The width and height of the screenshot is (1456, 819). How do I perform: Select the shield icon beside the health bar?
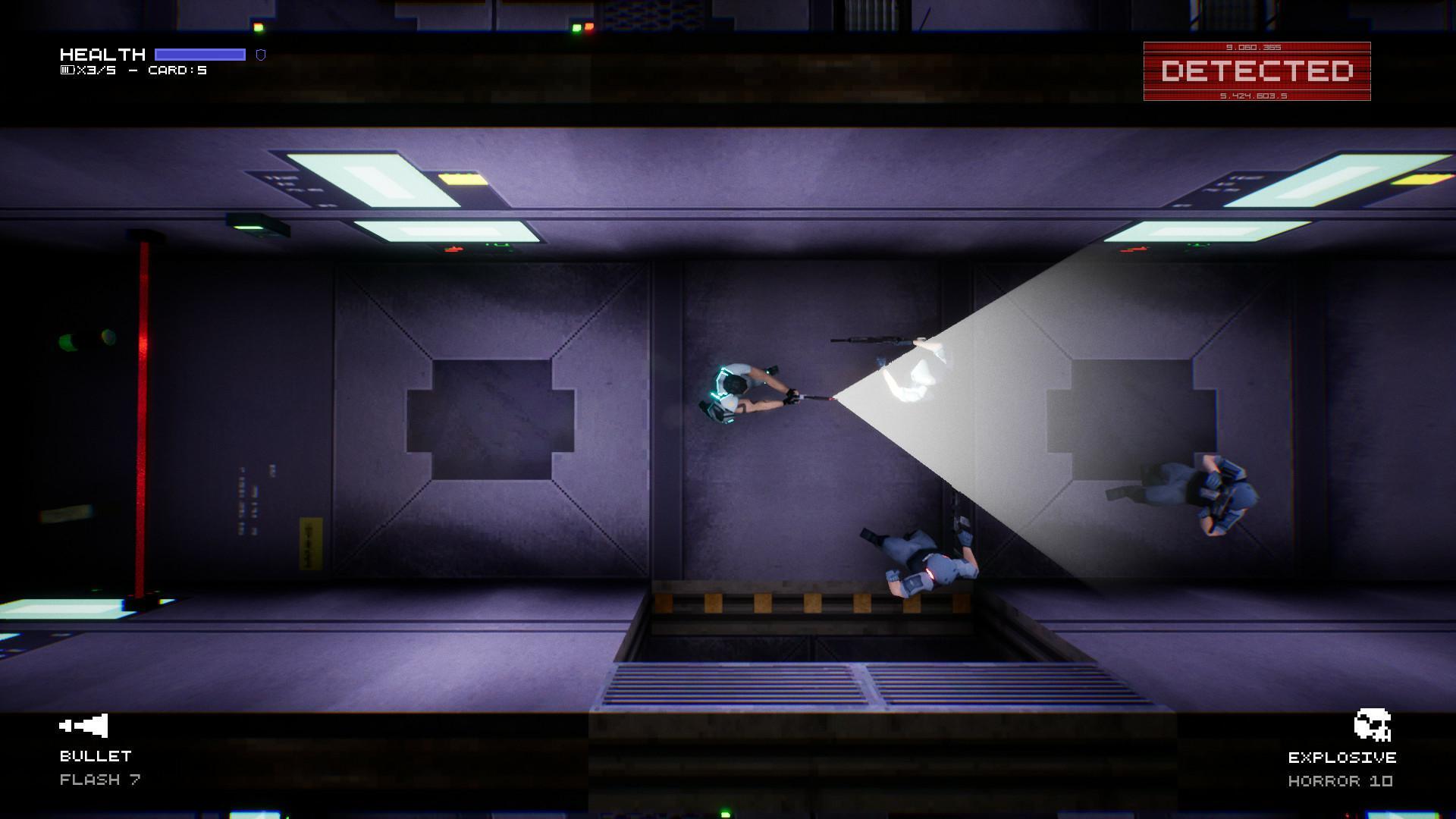coord(262,54)
